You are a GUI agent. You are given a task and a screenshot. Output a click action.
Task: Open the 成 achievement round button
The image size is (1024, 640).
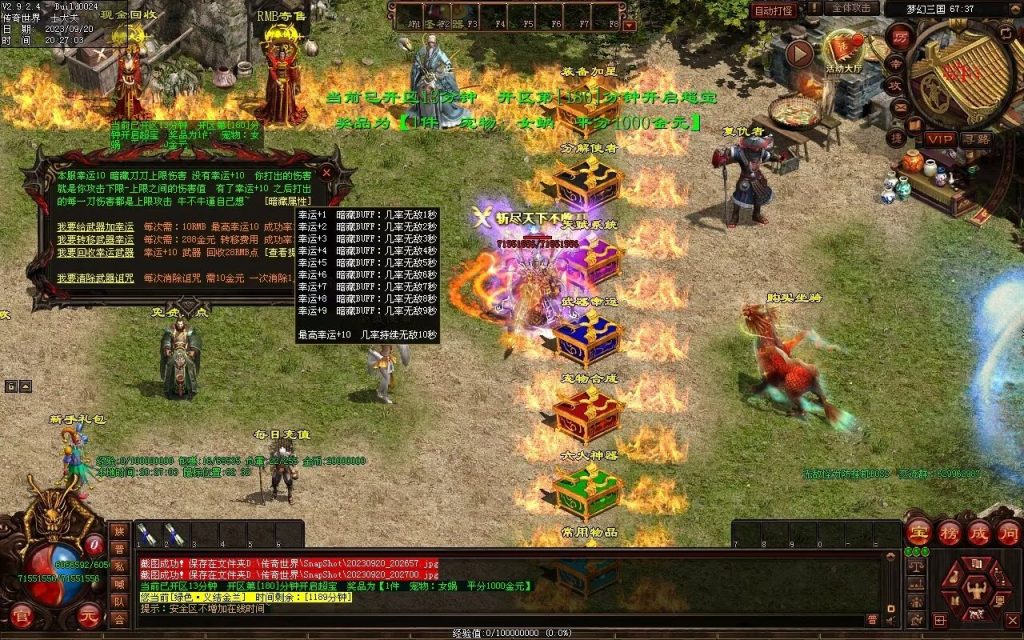pyautogui.click(x=978, y=530)
